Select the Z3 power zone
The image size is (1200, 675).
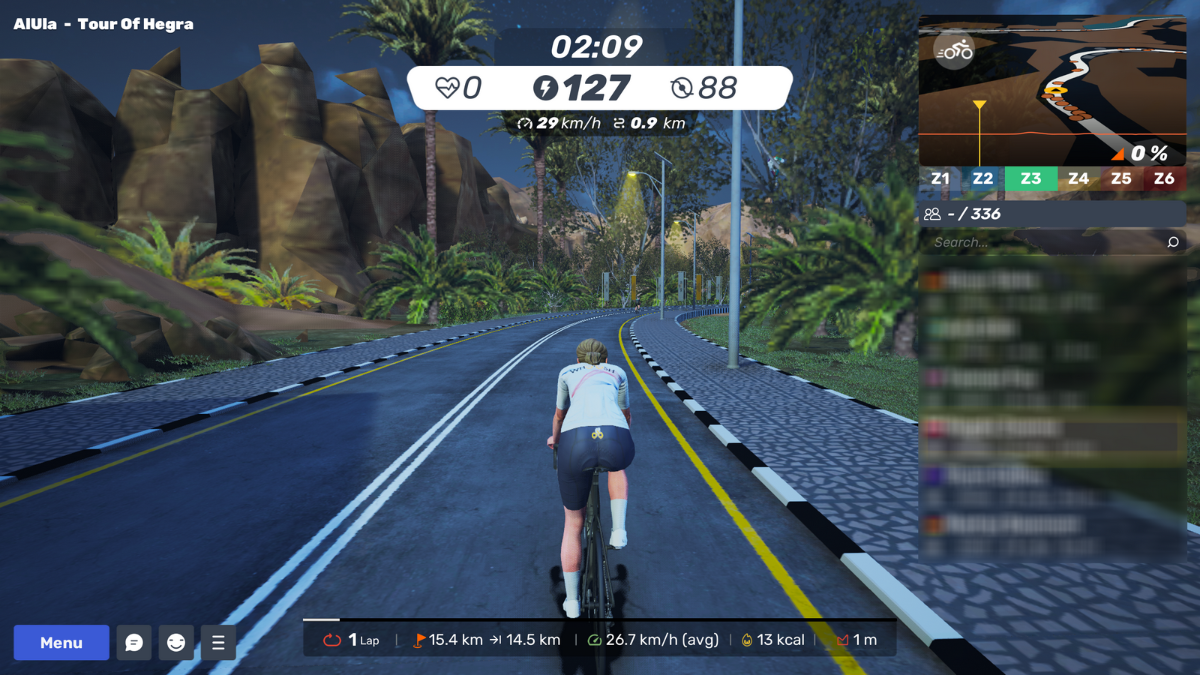(x=1030, y=179)
